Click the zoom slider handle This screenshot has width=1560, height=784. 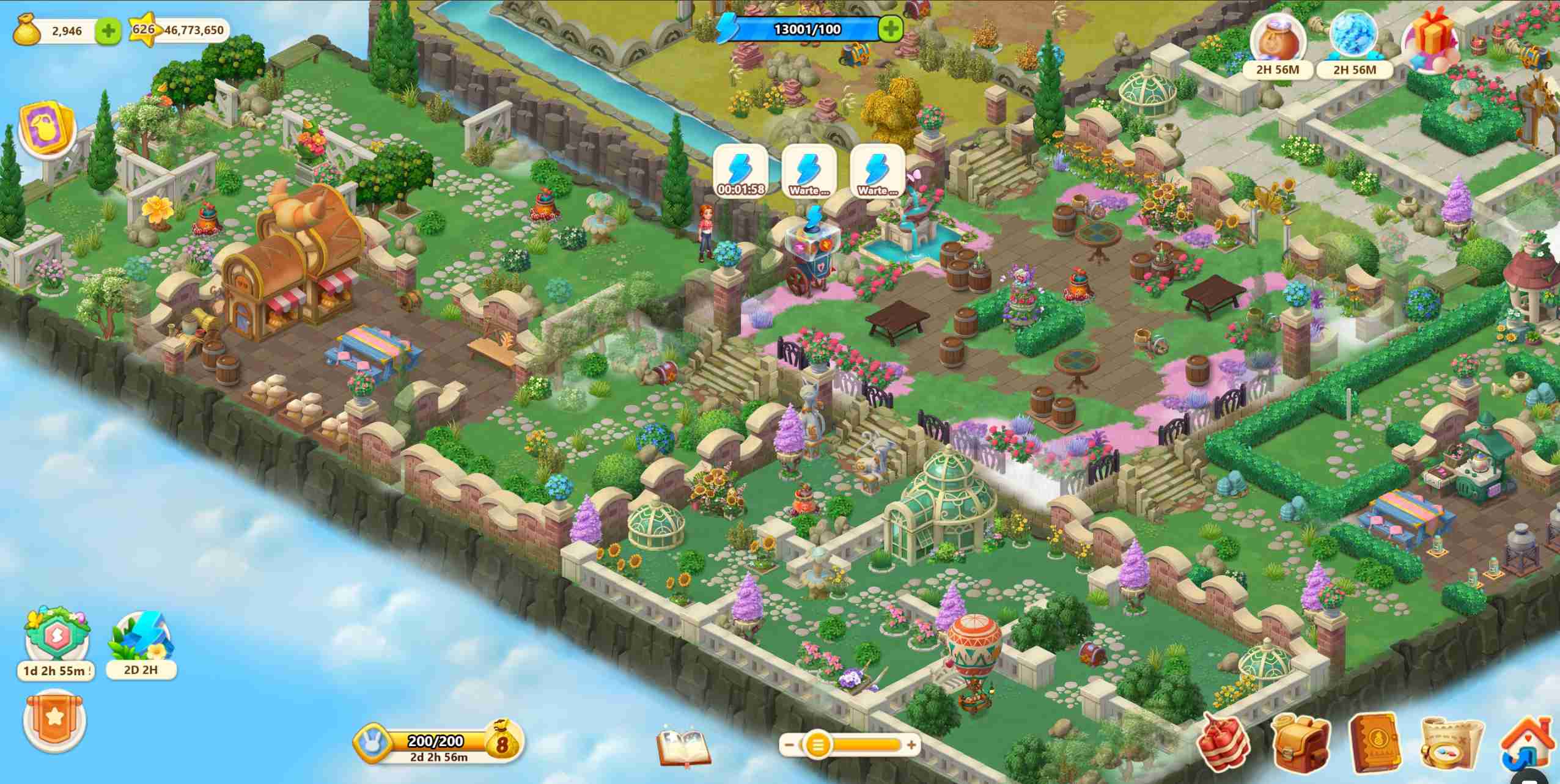click(x=817, y=745)
